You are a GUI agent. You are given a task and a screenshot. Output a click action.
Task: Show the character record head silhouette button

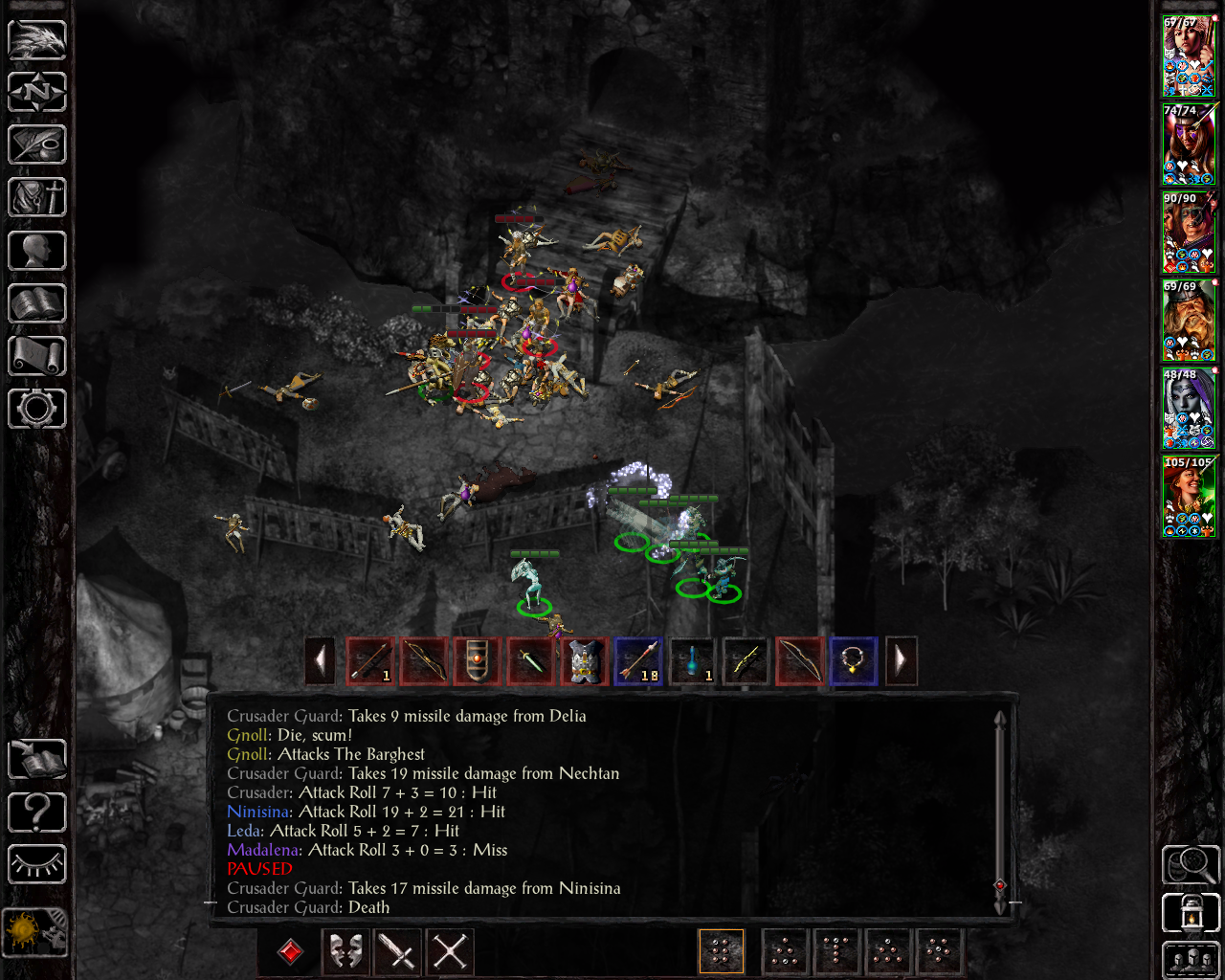(x=37, y=251)
